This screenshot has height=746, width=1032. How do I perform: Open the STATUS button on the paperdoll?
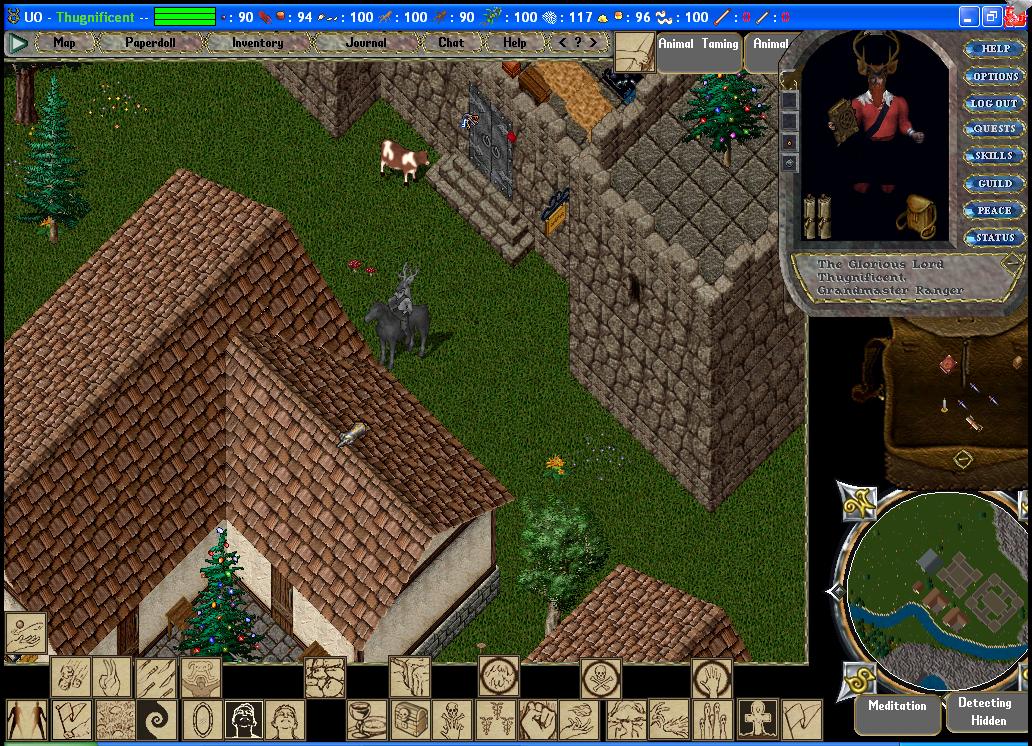click(x=993, y=237)
